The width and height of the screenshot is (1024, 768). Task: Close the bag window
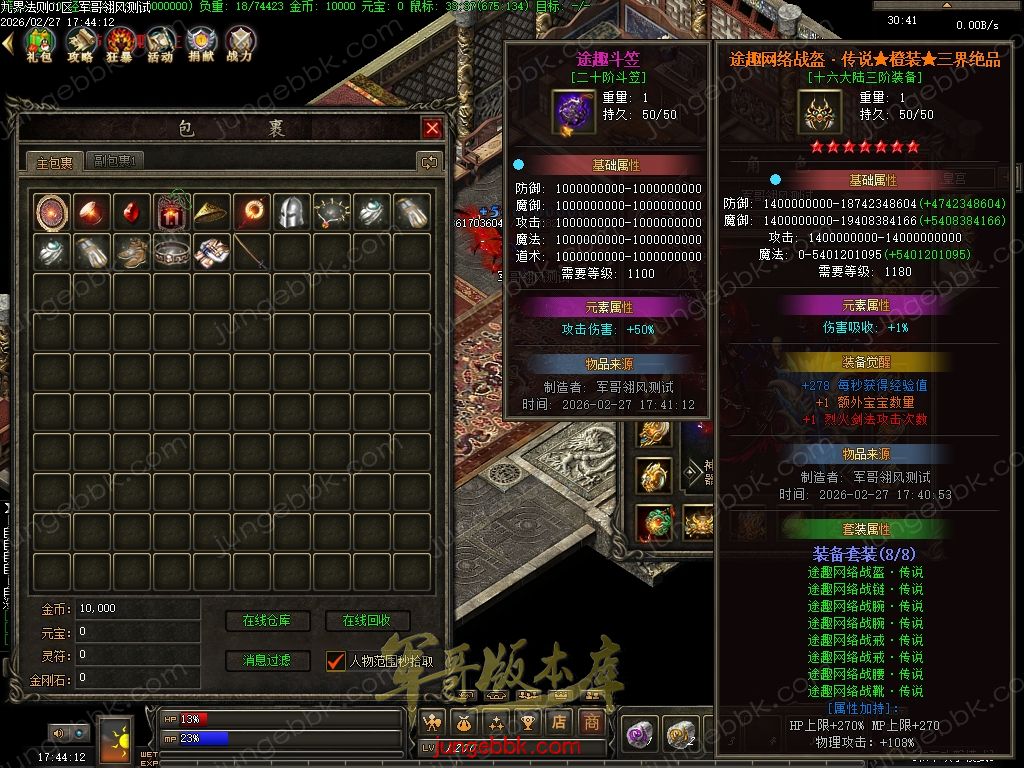(432, 128)
